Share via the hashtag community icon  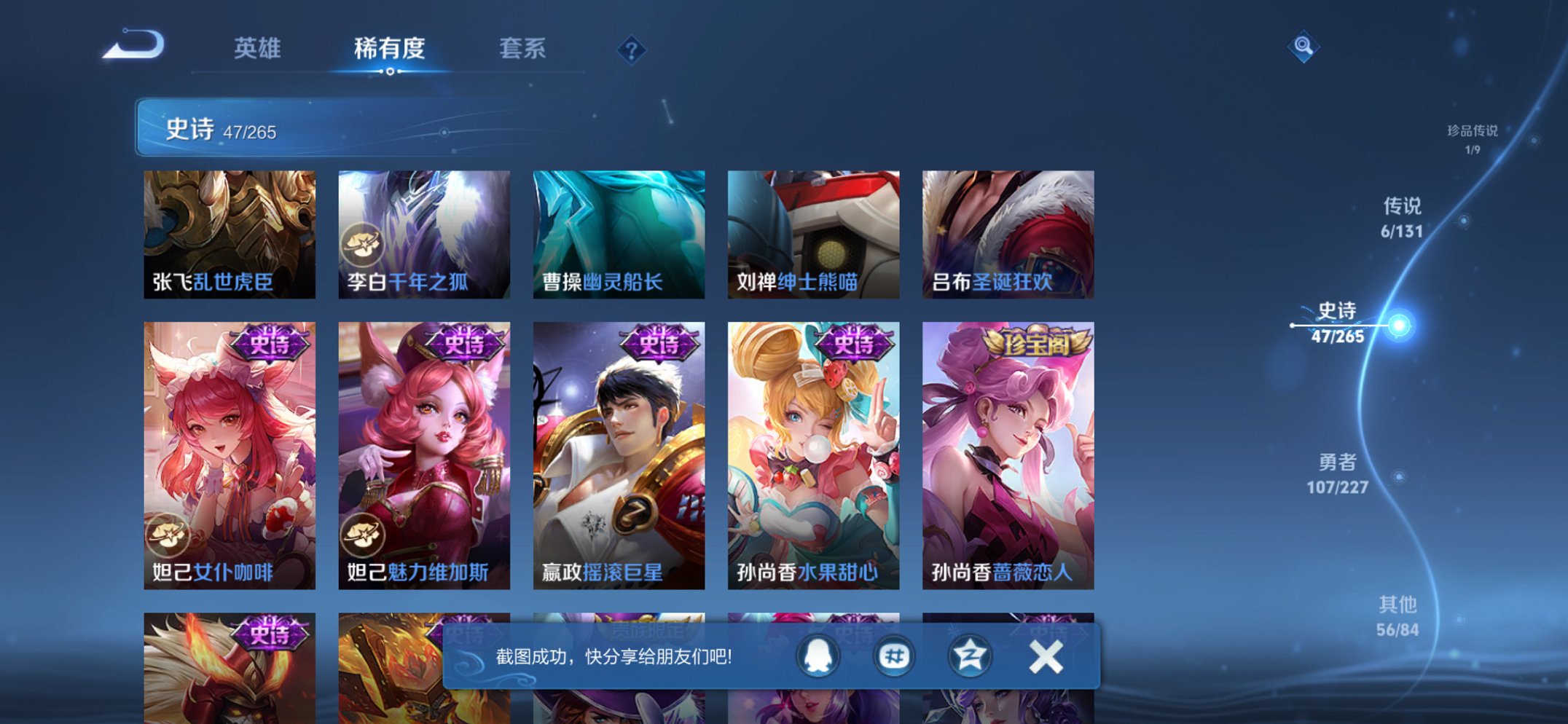click(895, 656)
